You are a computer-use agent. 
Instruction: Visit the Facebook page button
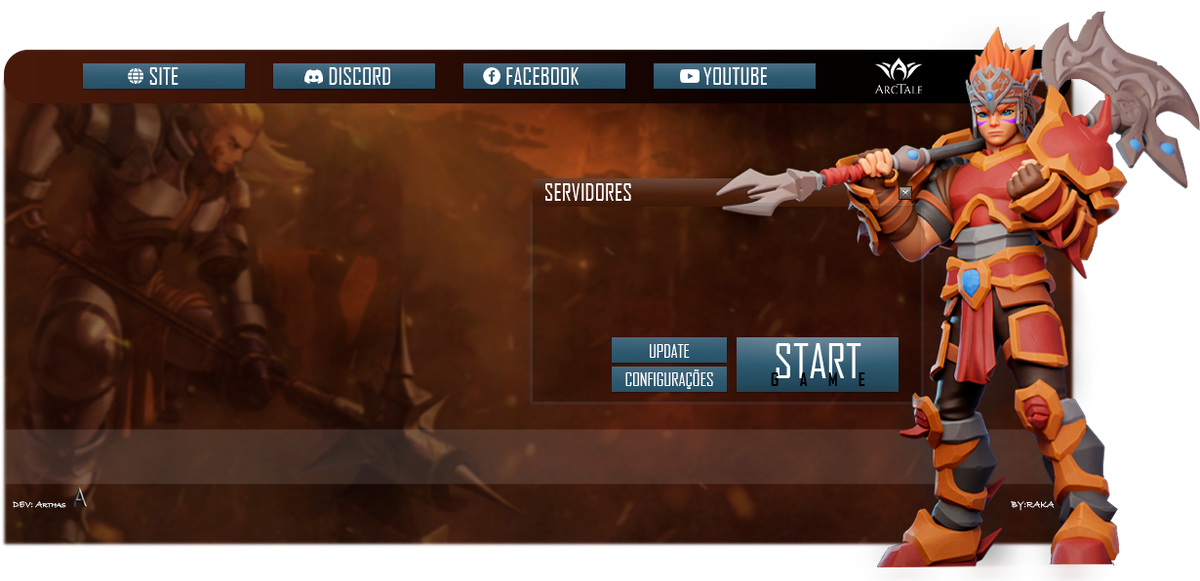543,76
